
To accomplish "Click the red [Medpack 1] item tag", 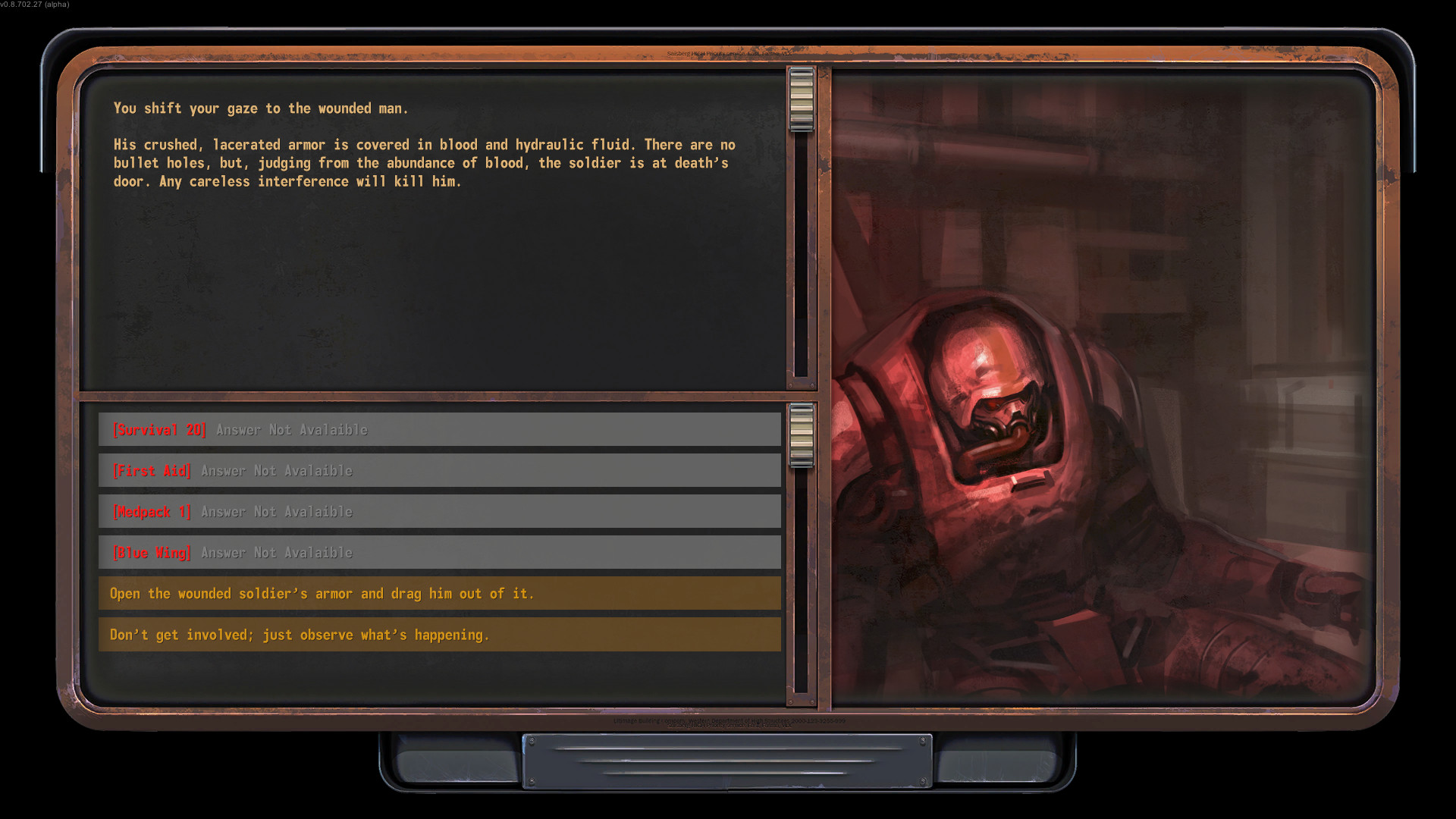I will pyautogui.click(x=151, y=511).
